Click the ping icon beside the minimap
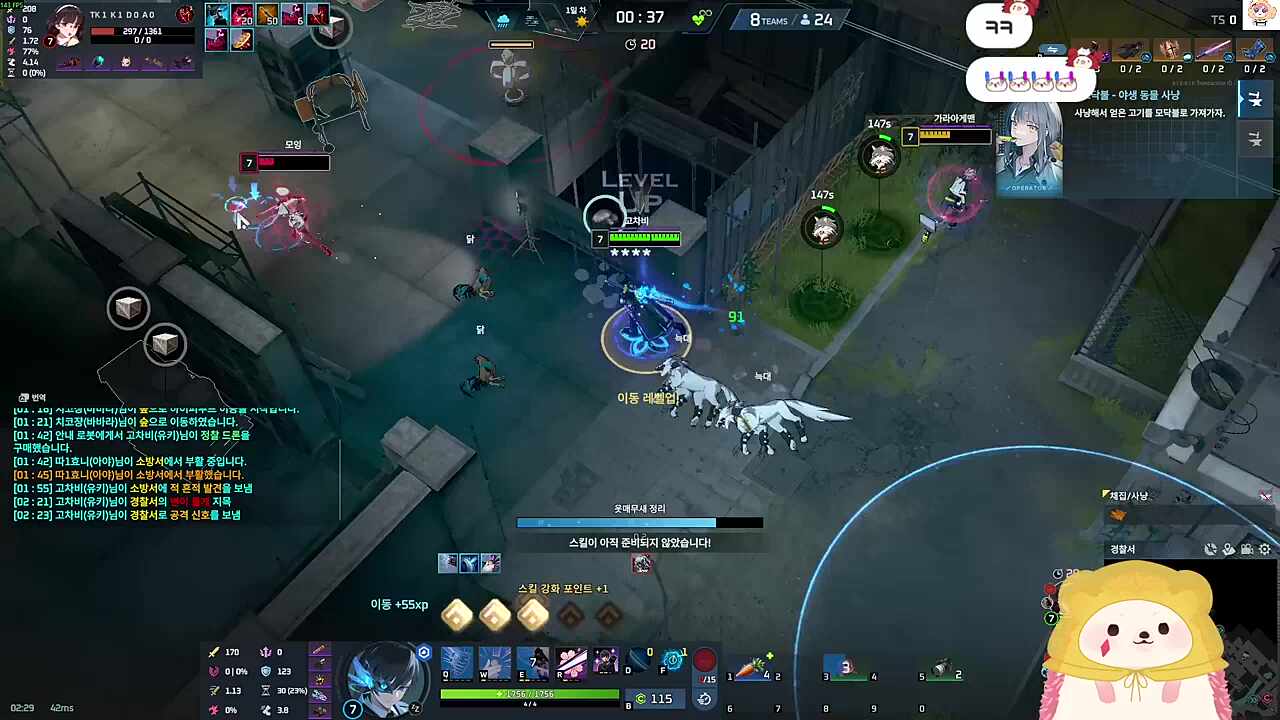Image resolution: width=1280 pixels, height=720 pixels. tap(1210, 549)
